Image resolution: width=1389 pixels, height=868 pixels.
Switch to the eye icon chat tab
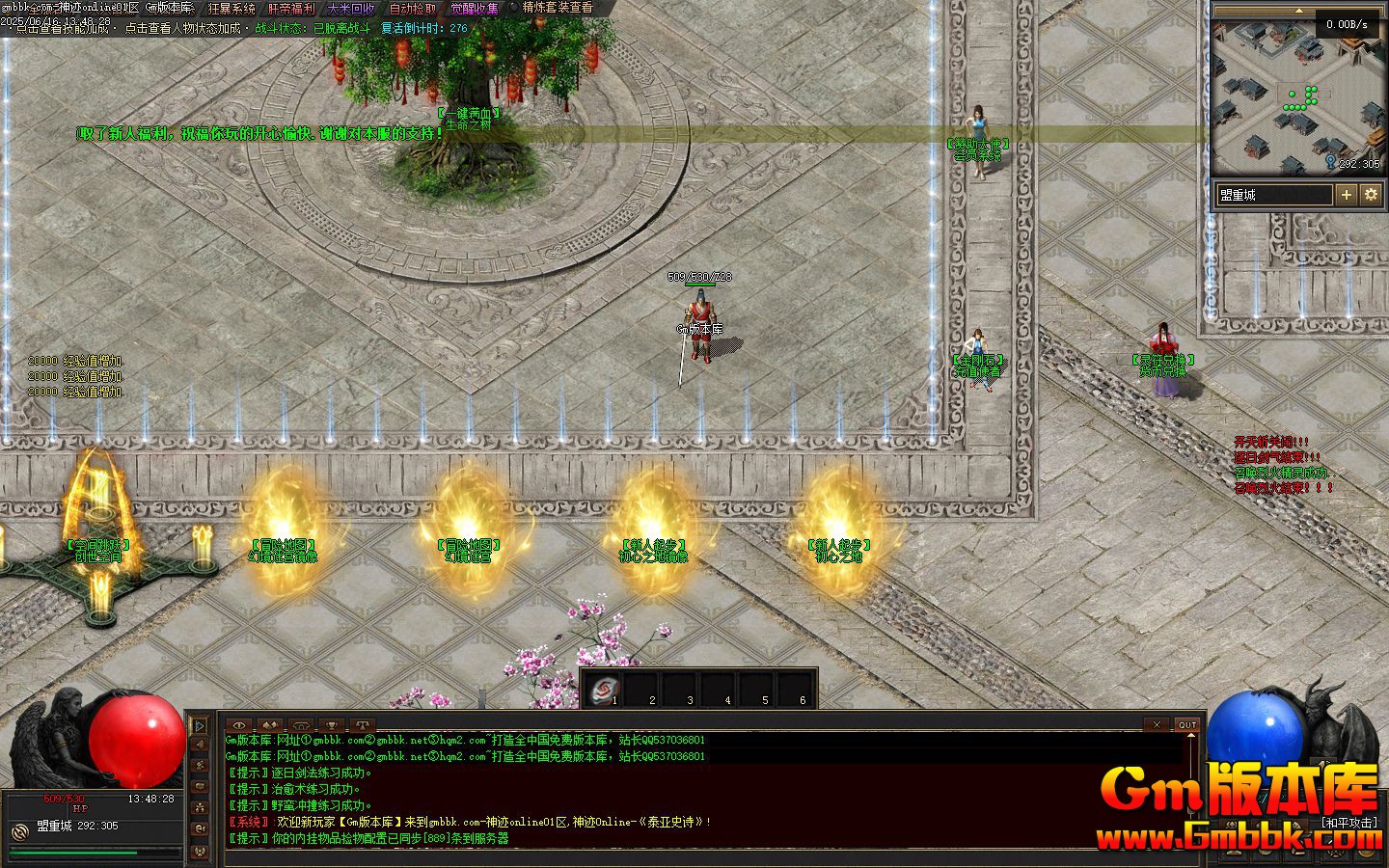click(x=239, y=725)
